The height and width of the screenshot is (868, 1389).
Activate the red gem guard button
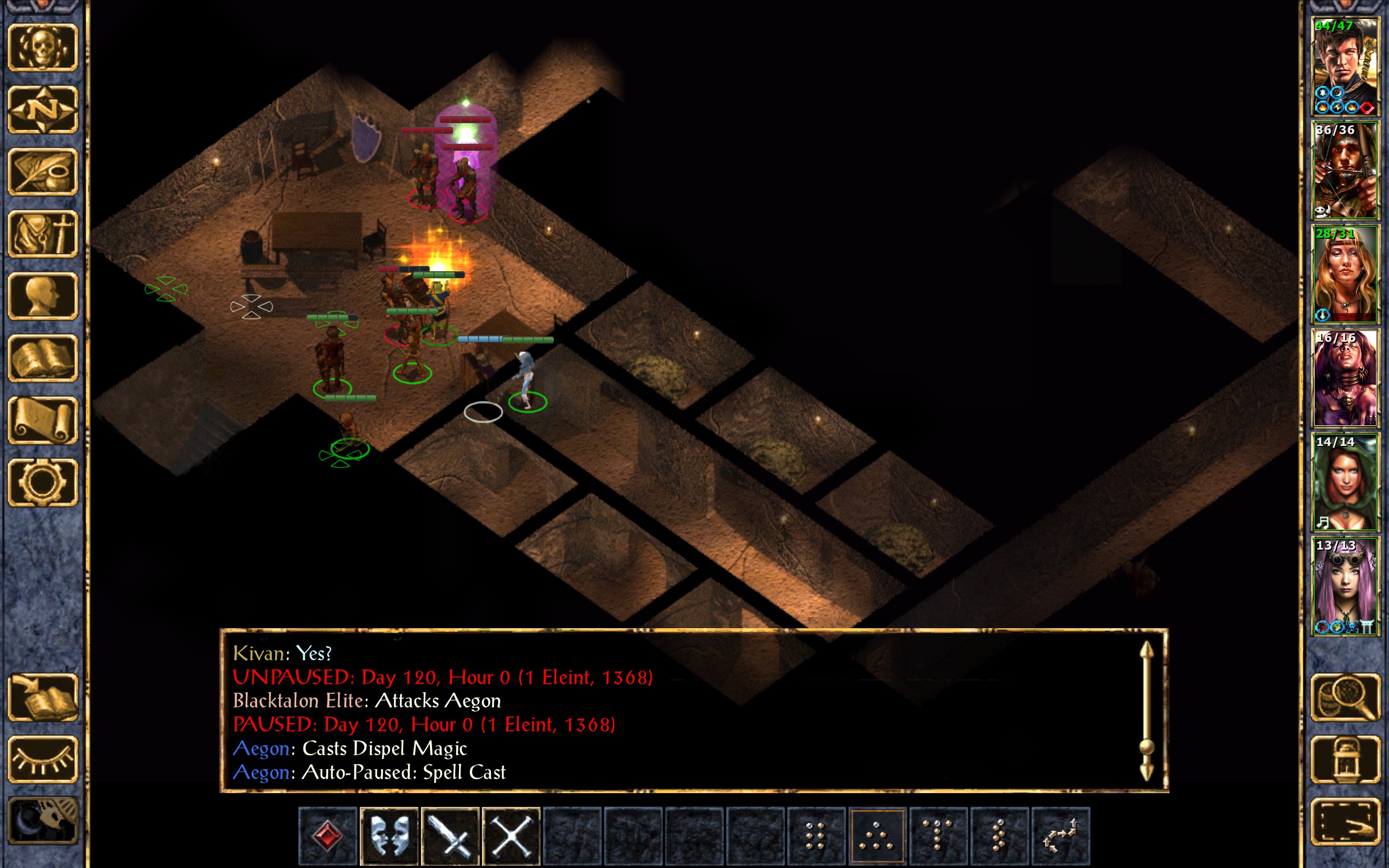click(x=328, y=835)
